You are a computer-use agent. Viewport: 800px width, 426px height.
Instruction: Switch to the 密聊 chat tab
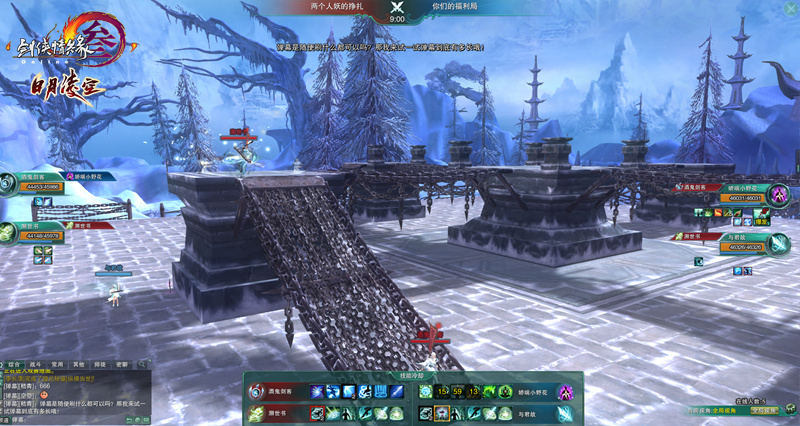click(121, 365)
